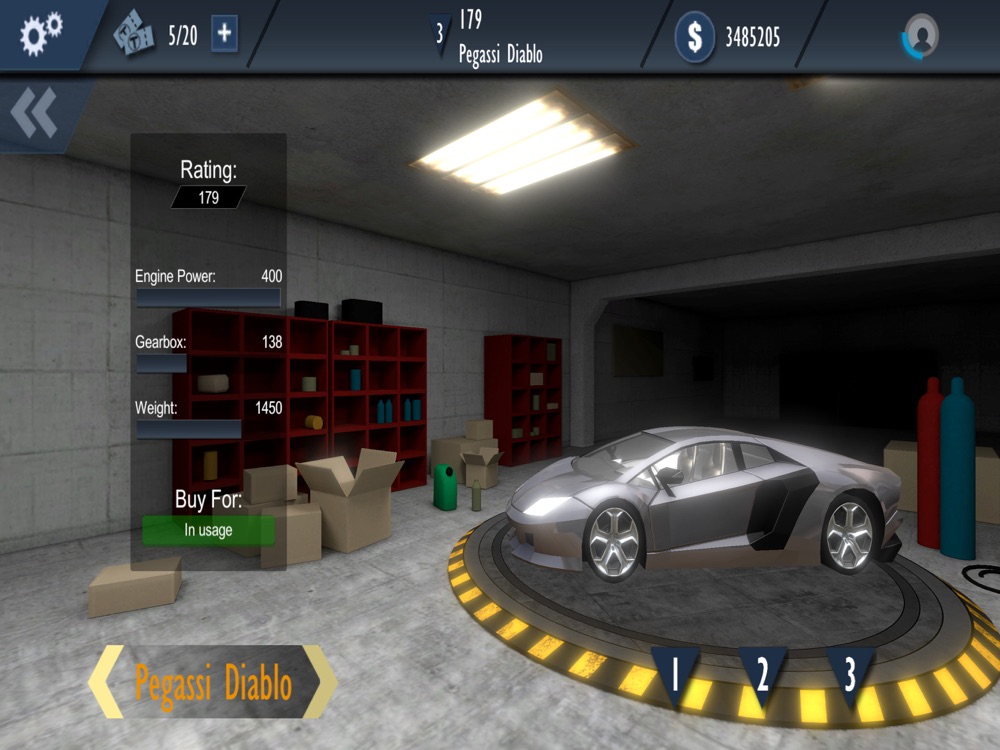Click the dollar money icon
Screen dimensions: 1000x750
[x=694, y=37]
